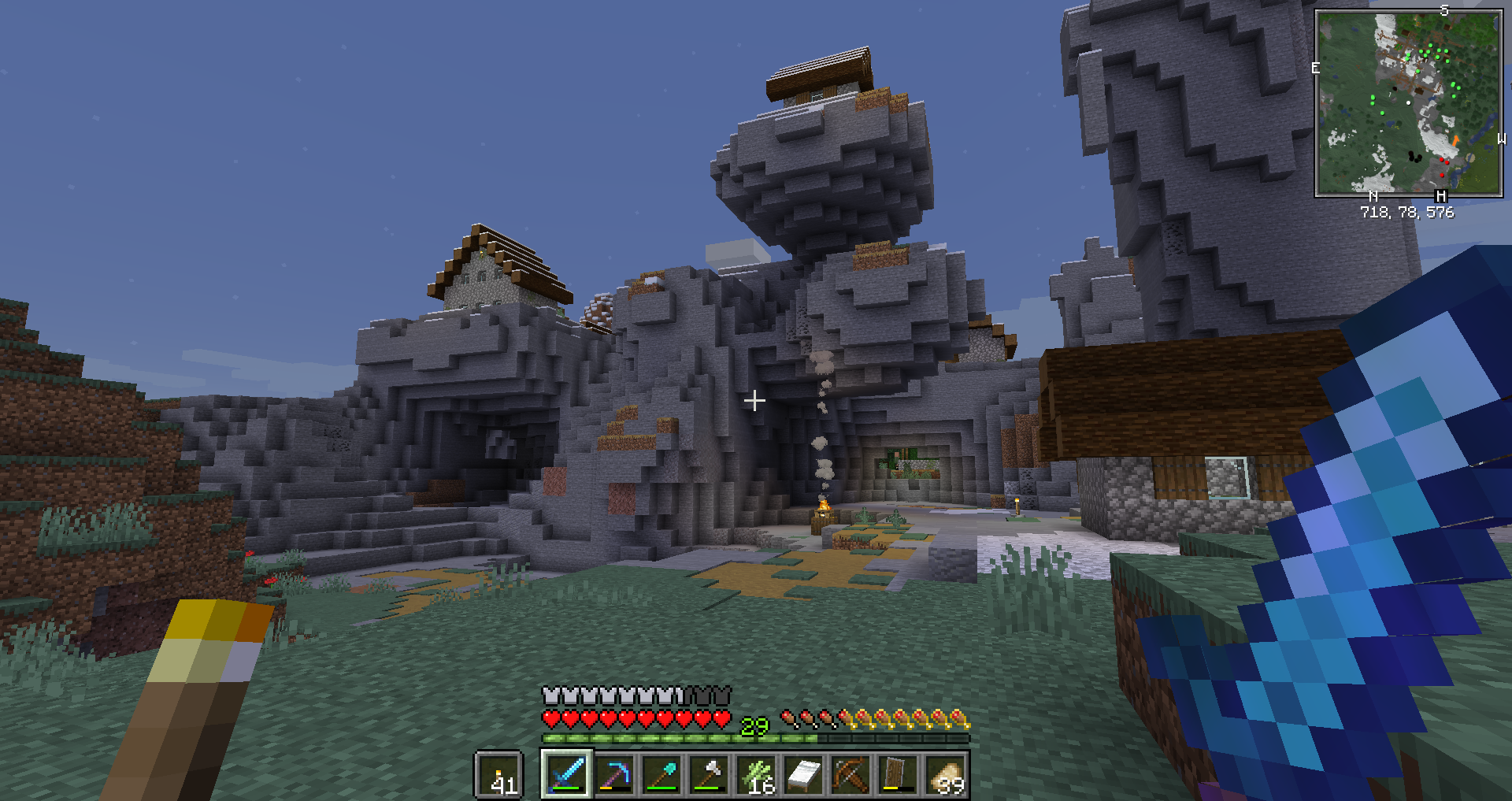
Task: Select the crossbow in the hotbar
Action: click(x=850, y=774)
